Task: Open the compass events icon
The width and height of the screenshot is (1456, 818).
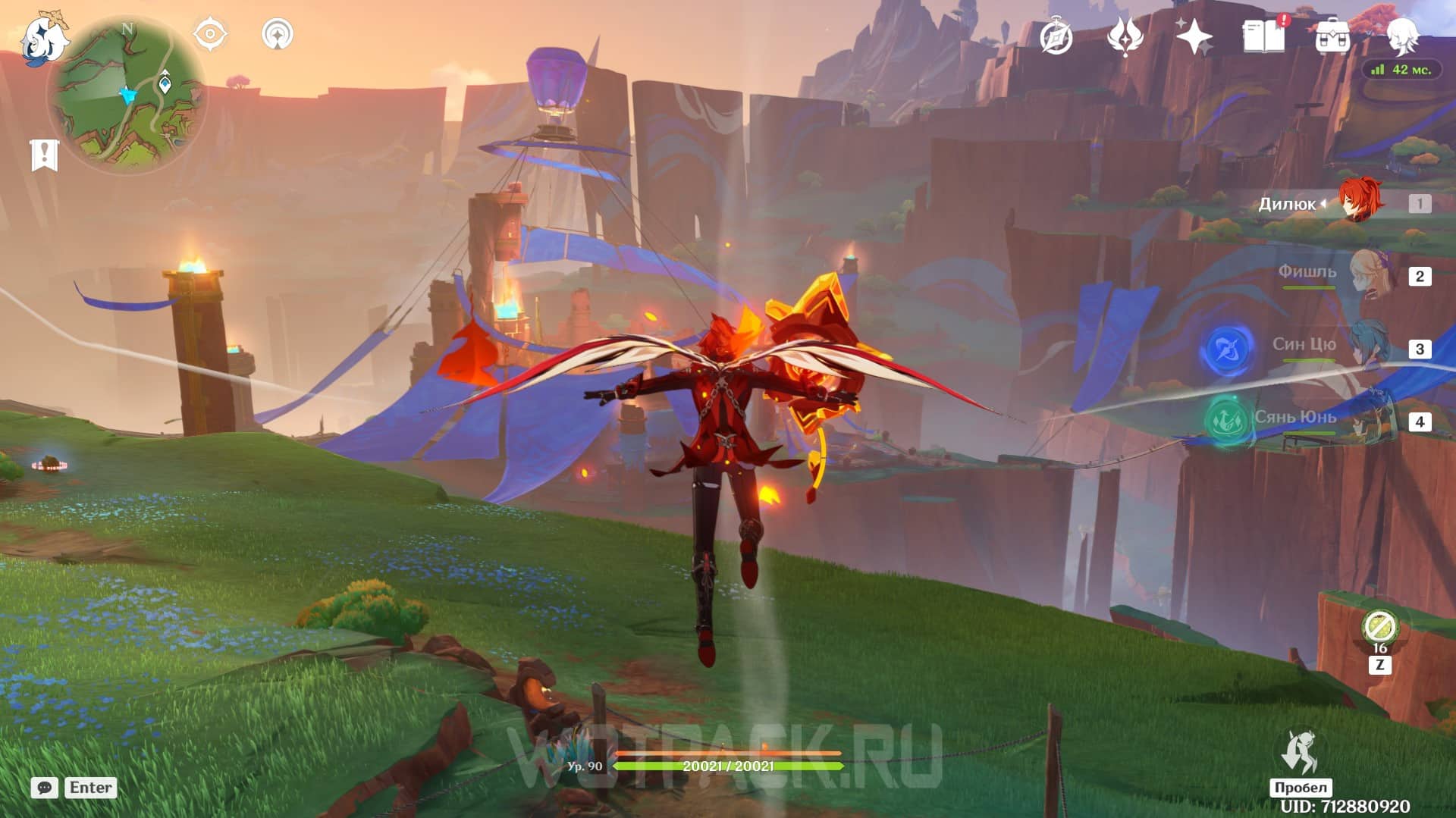Action: coord(1056,37)
